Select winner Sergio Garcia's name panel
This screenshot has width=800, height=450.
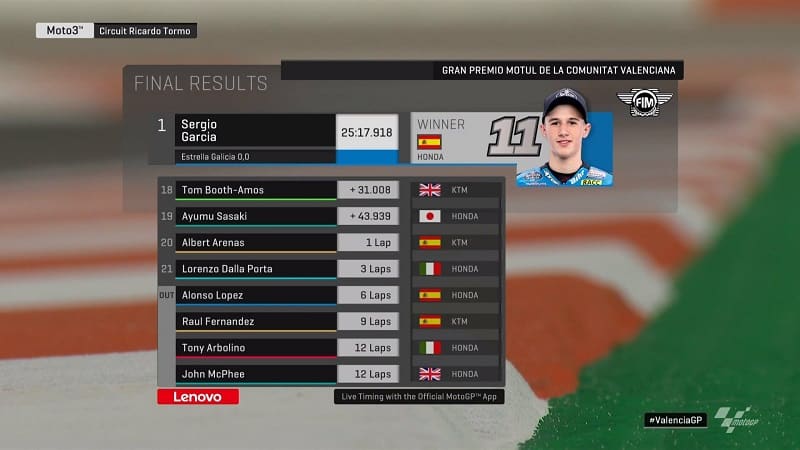coord(254,131)
